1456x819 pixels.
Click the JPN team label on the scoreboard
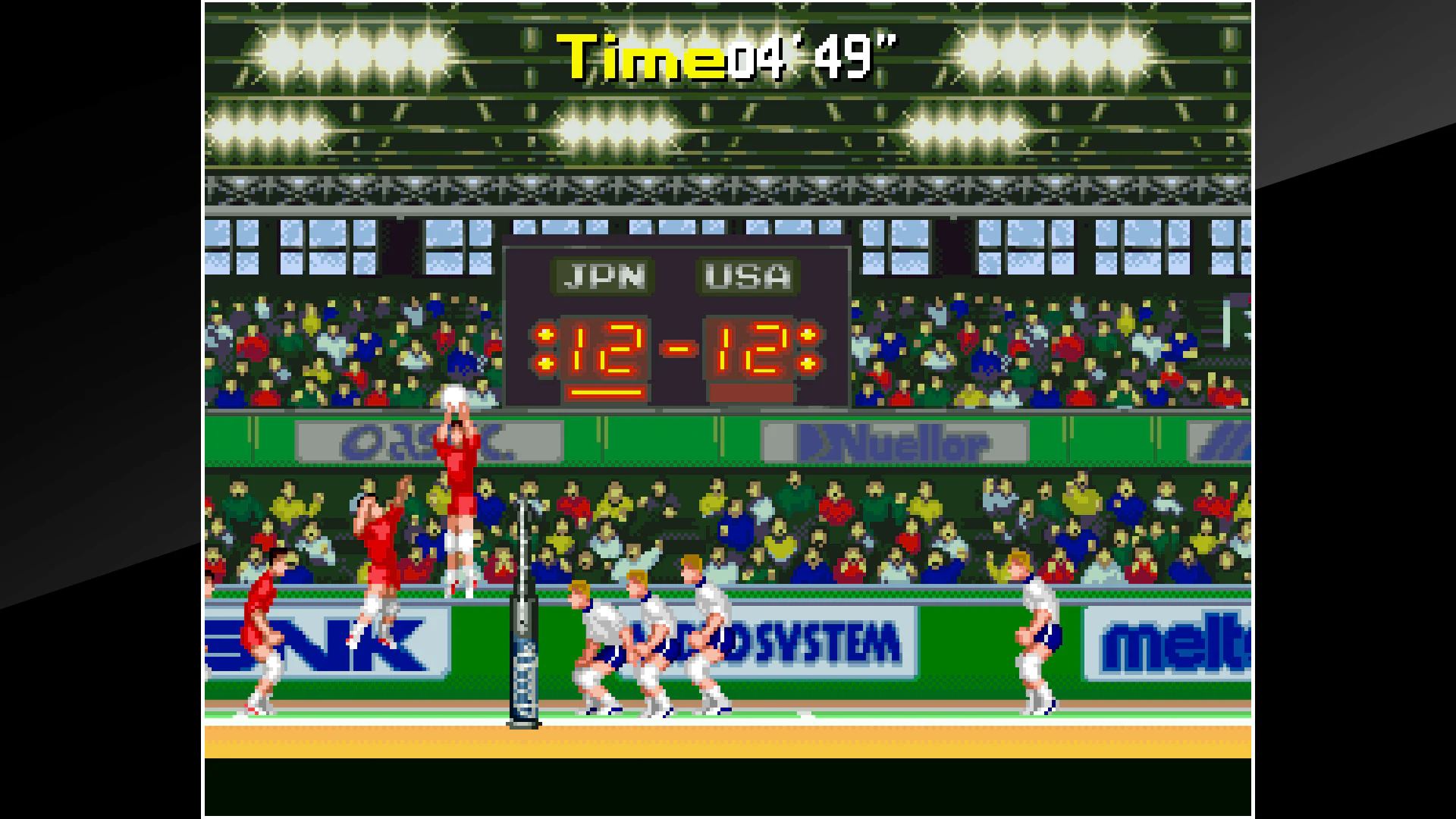603,278
